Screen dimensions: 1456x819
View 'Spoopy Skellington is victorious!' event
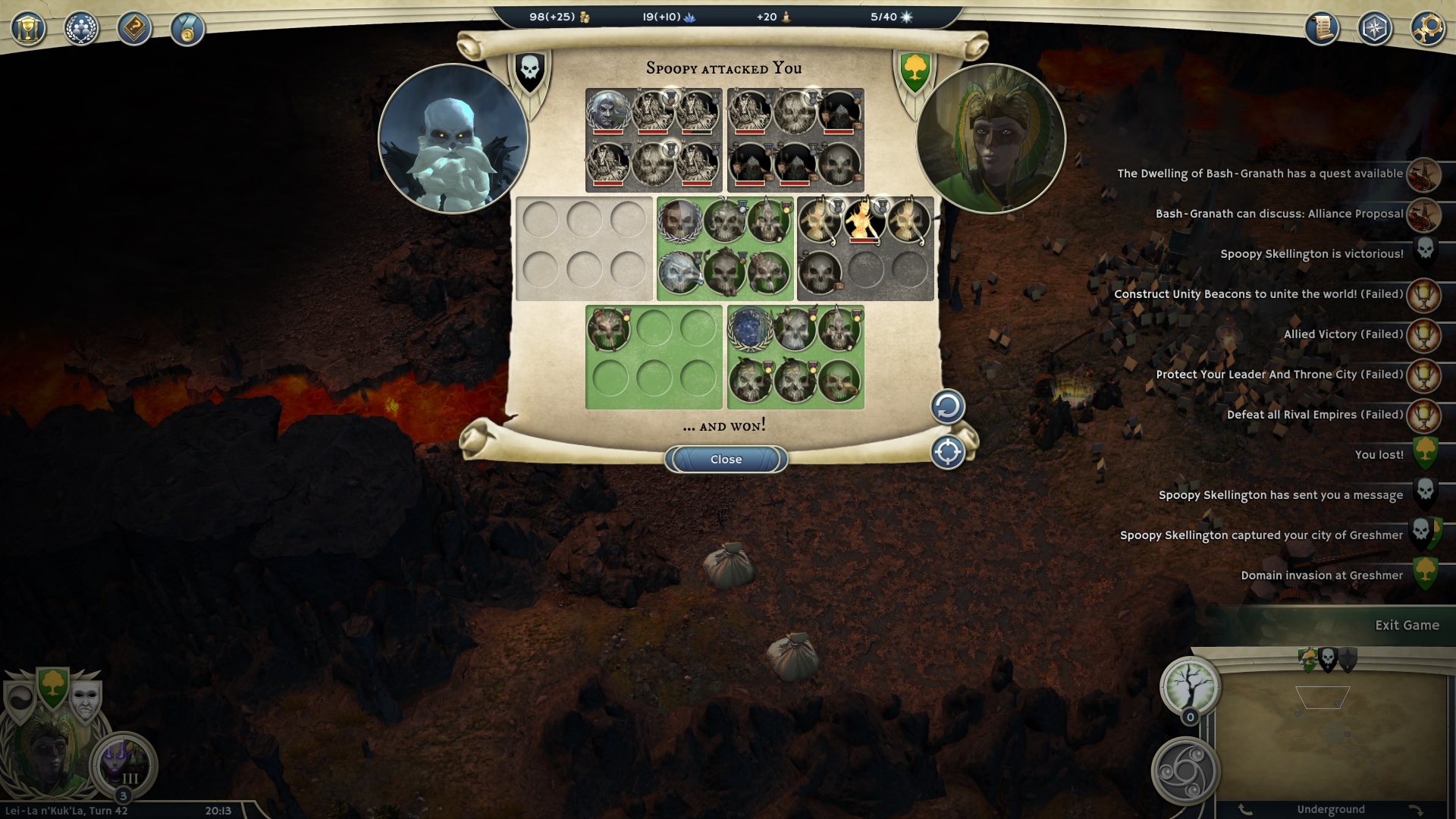[x=1311, y=254]
